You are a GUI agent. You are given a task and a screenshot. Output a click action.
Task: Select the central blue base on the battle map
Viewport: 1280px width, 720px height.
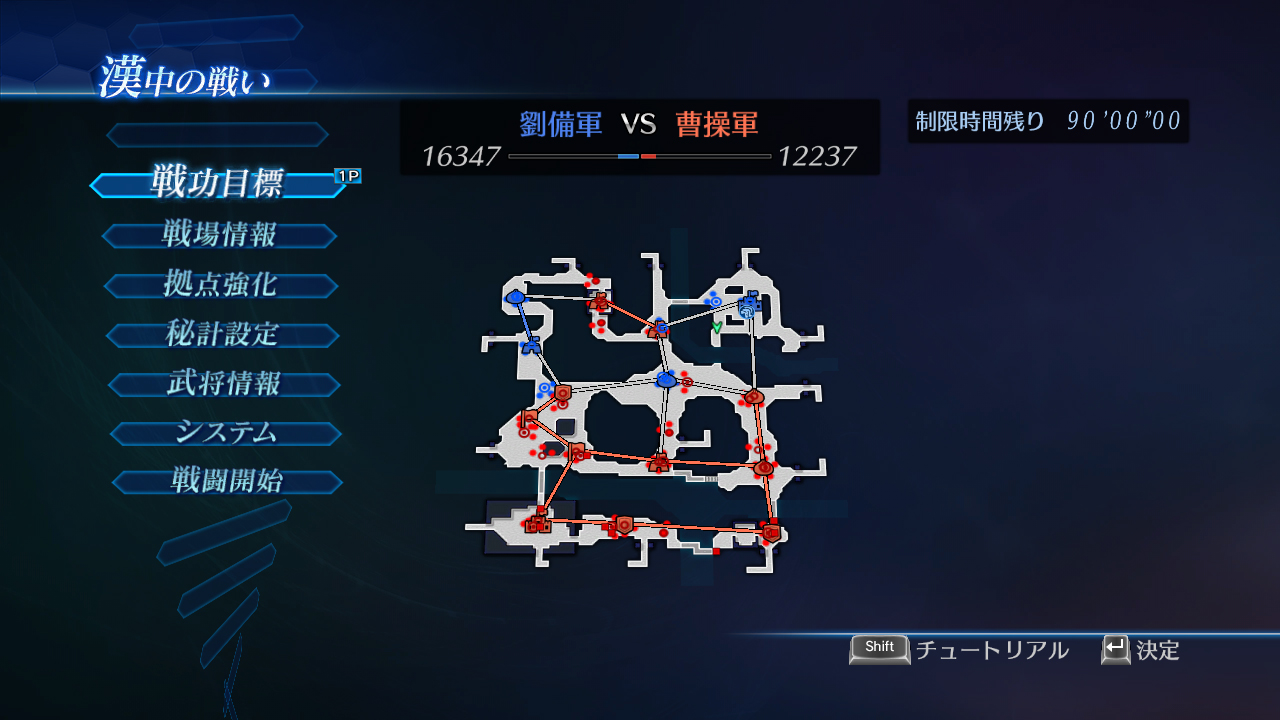(x=665, y=379)
